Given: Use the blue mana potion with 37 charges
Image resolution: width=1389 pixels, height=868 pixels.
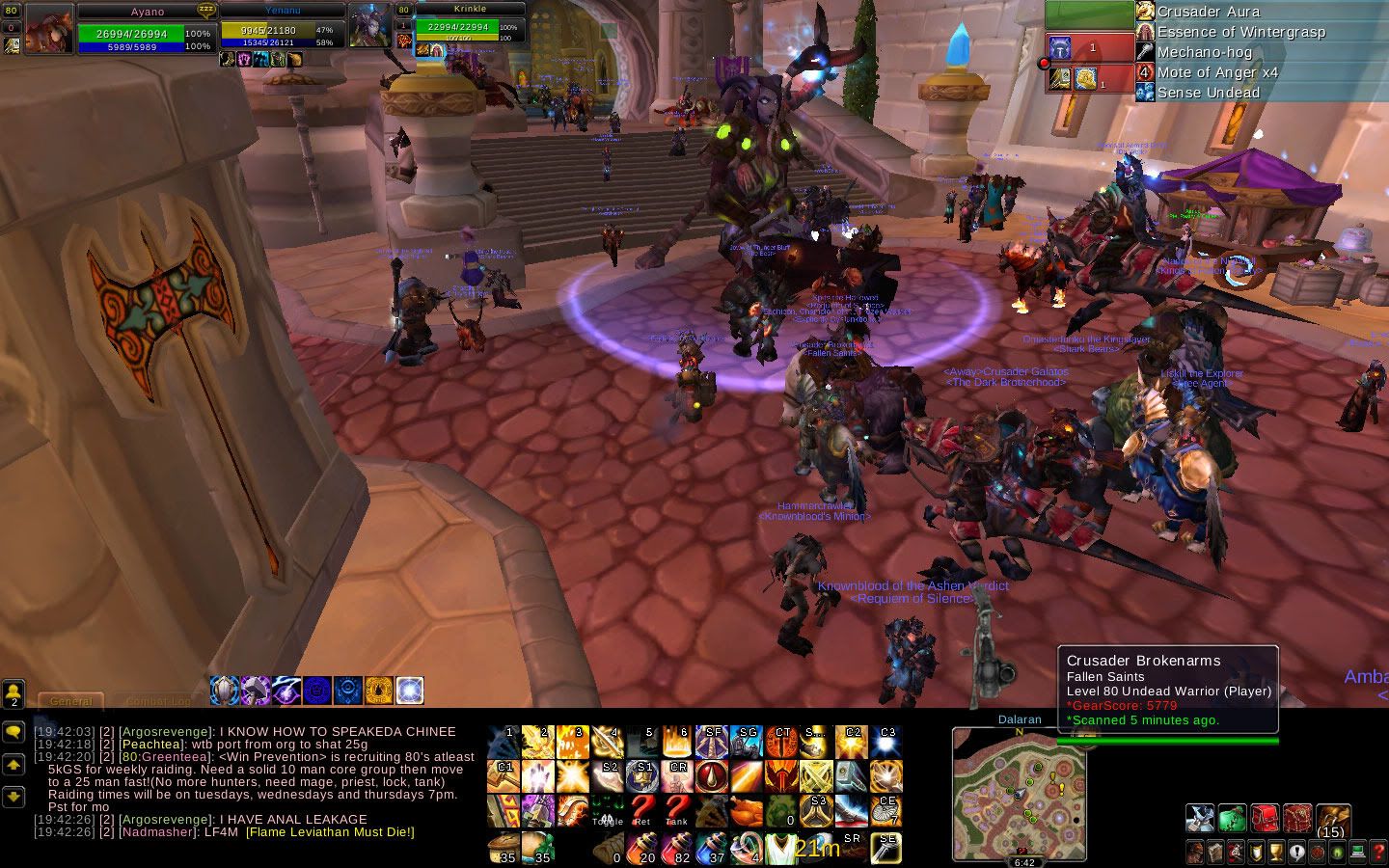Looking at the screenshot, I should pos(712,847).
